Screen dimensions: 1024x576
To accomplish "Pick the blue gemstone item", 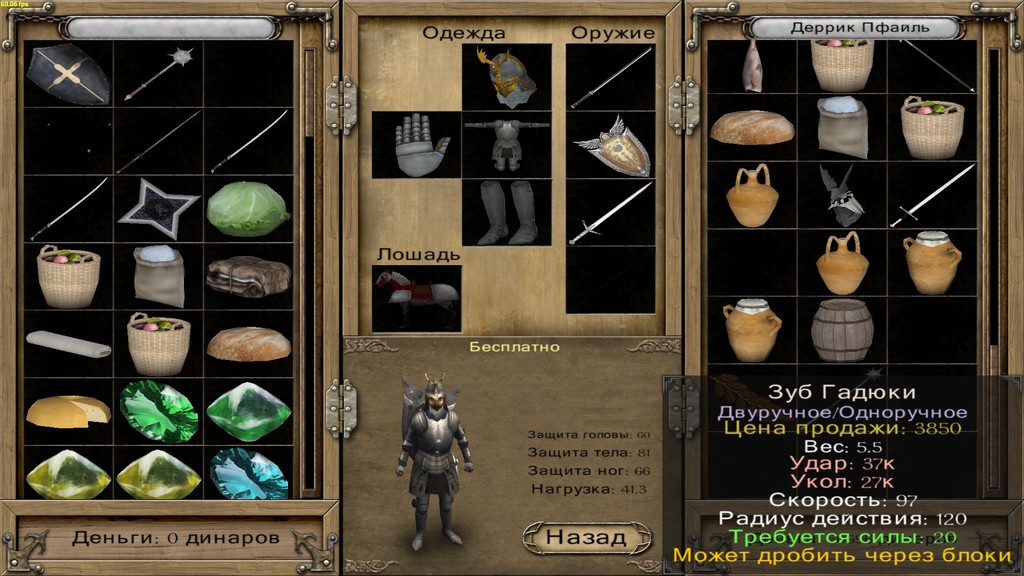I will point(248,472).
